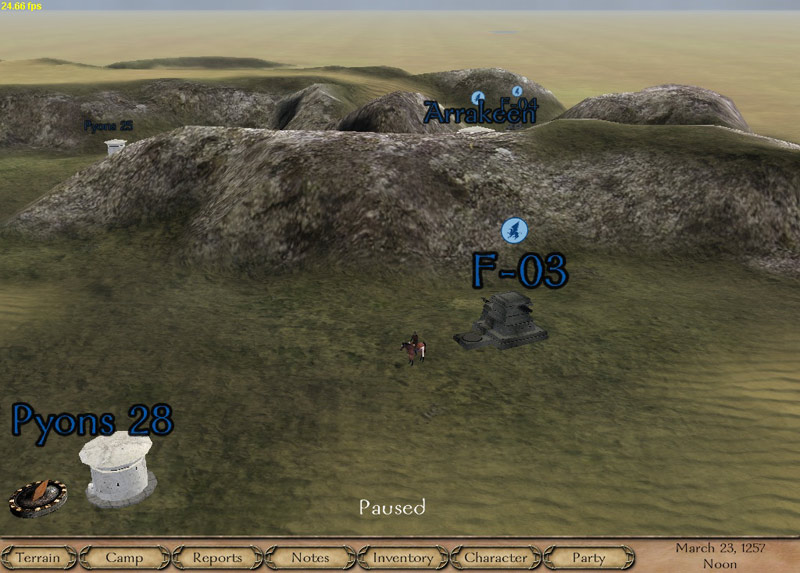Screen dimensions: 800x573
Task: Open the Notes screen
Action: tap(310, 557)
